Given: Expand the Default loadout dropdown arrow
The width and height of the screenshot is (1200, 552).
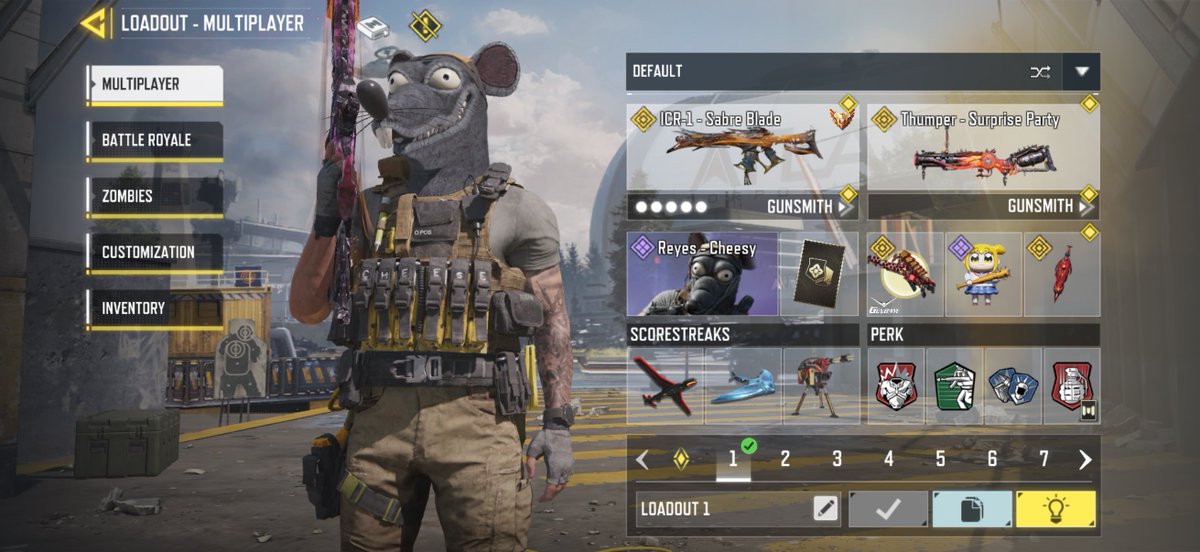Looking at the screenshot, I should (x=1081, y=72).
